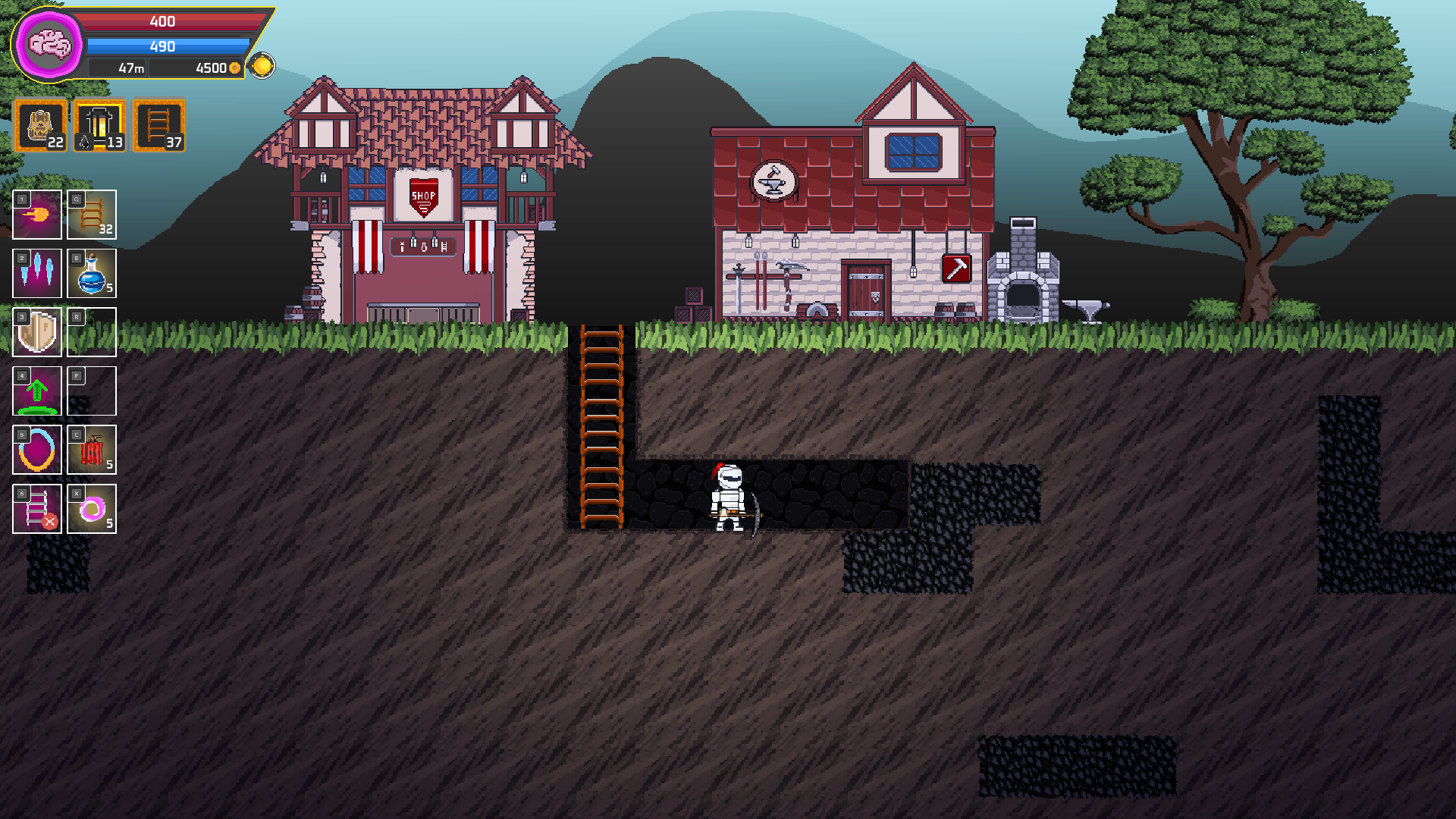This screenshot has height=819, width=1456.
Task: Use the pink swirl scroll item
Action: pos(92,509)
